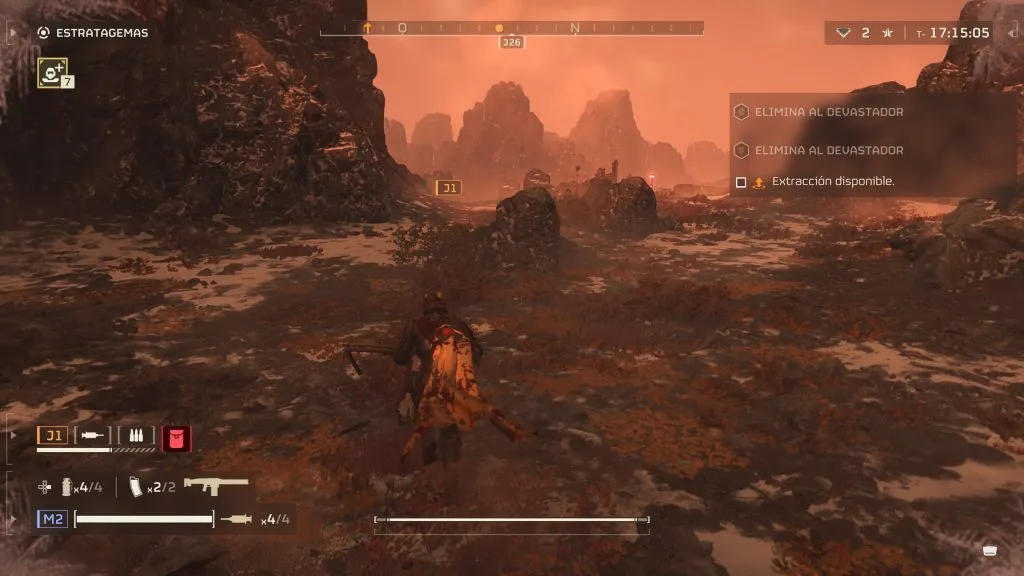This screenshot has height=576, width=1024.
Task: Pick the rifle weapon silhouette
Action: [216, 485]
